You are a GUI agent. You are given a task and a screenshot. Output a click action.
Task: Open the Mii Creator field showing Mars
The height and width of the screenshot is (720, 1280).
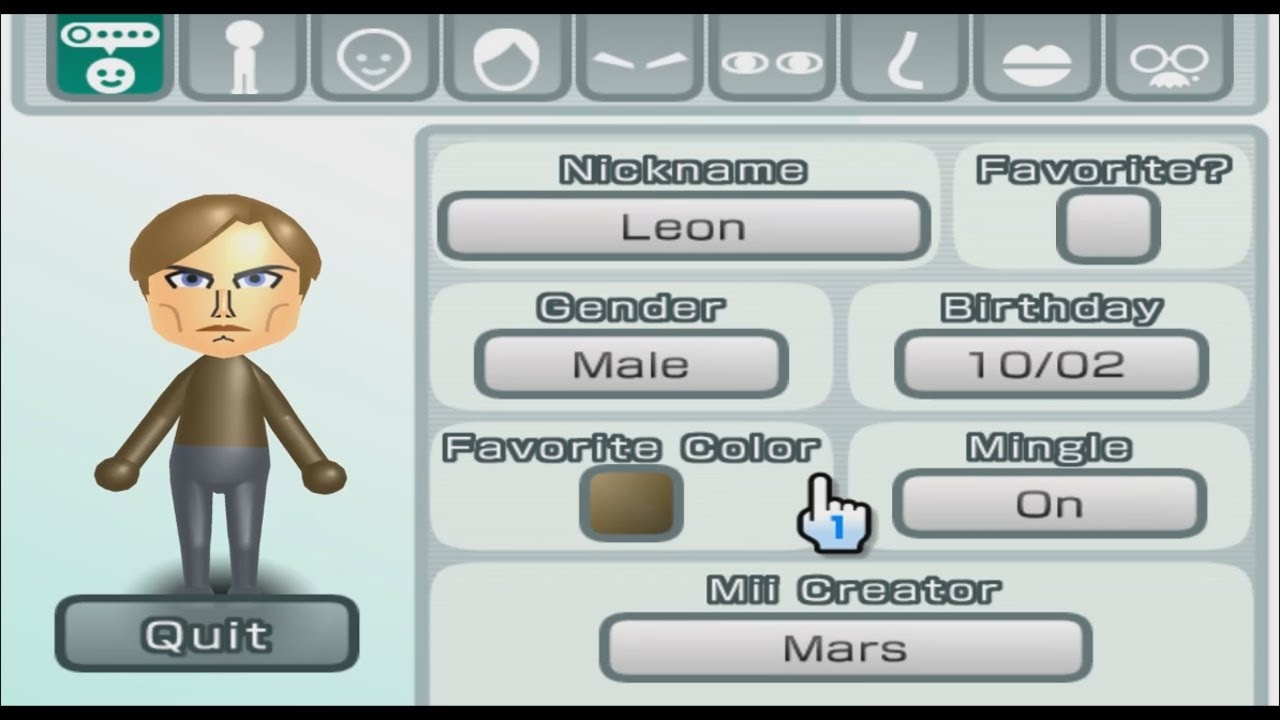pyautogui.click(x=845, y=648)
